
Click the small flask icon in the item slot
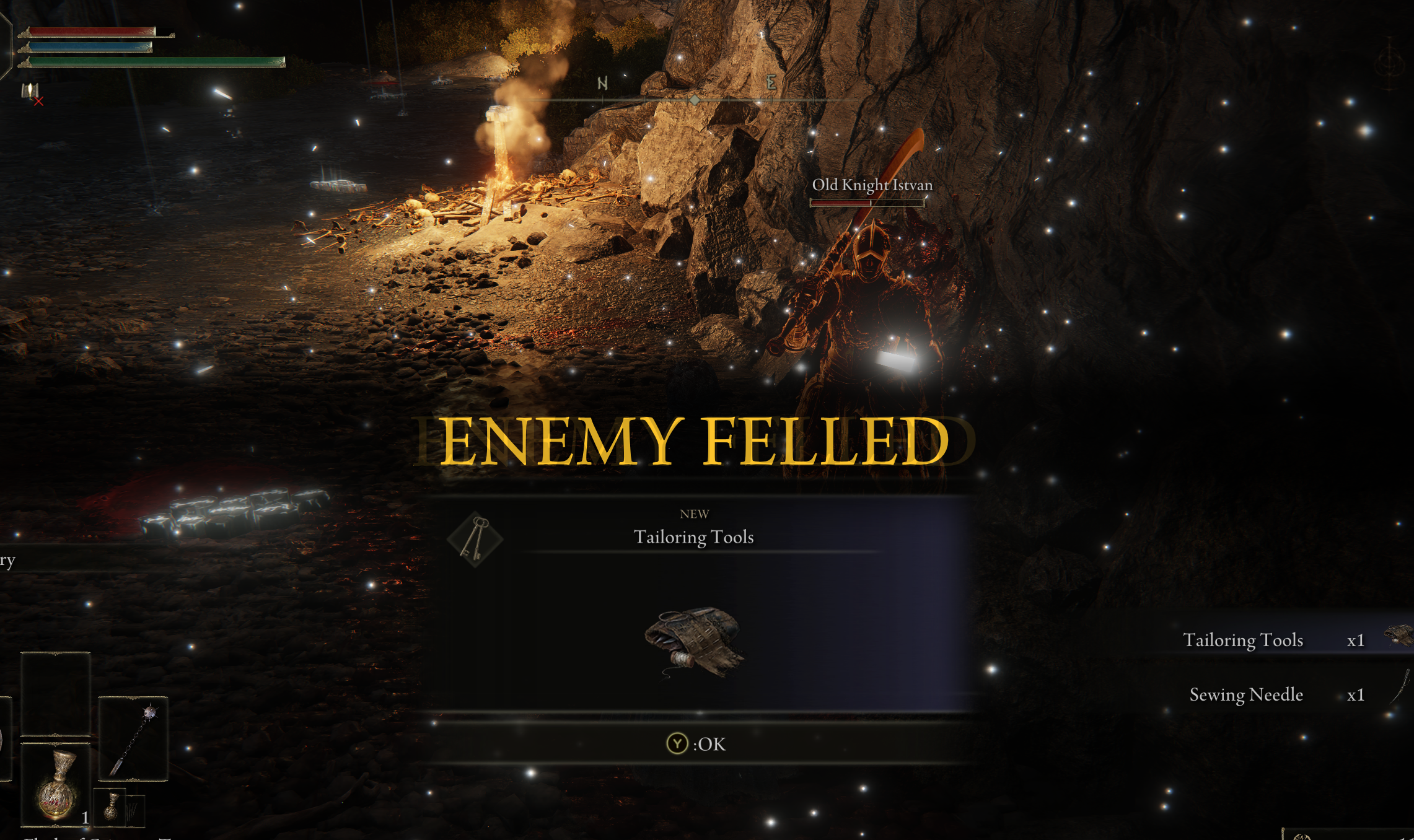point(112,805)
